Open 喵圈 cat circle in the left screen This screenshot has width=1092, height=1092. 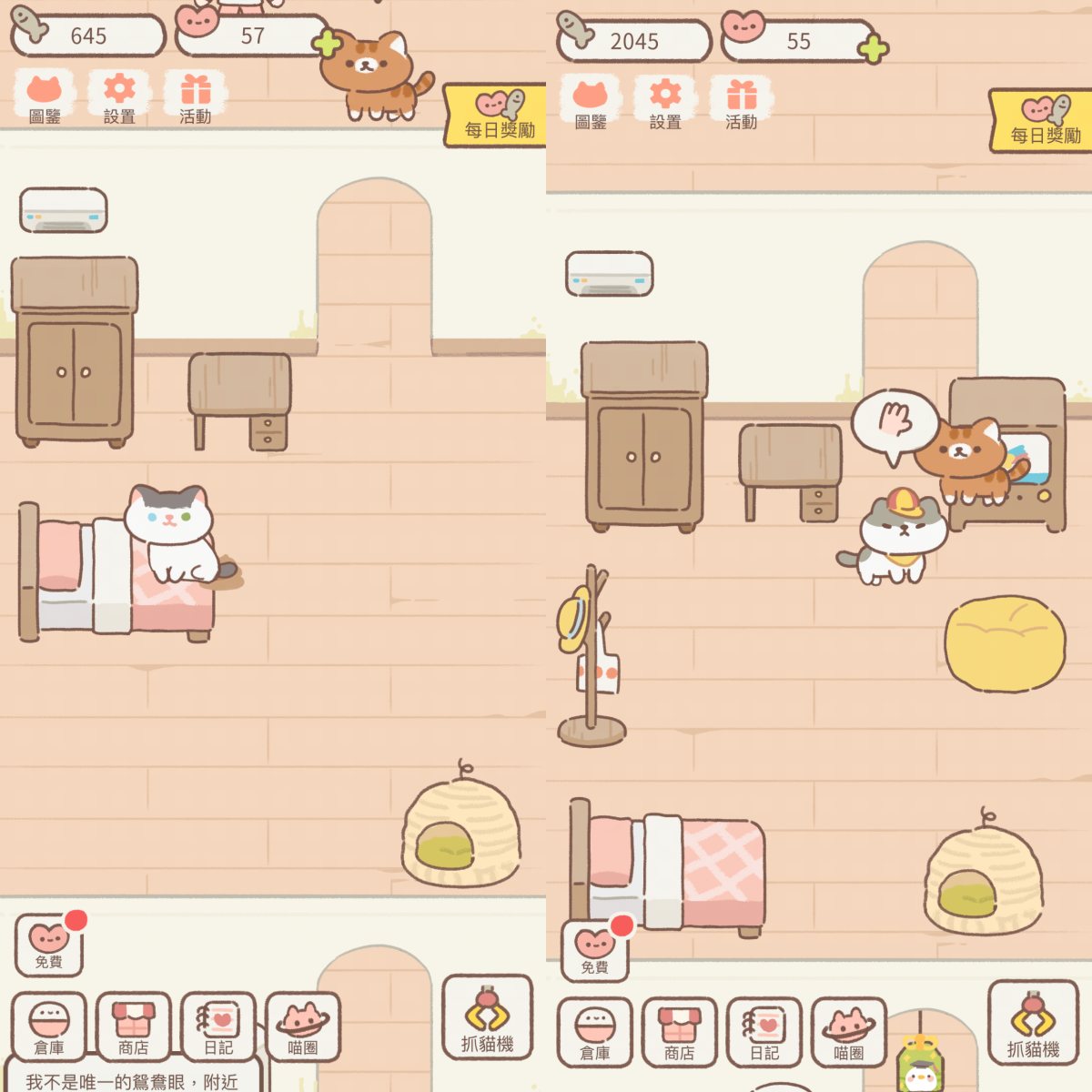click(x=303, y=1026)
